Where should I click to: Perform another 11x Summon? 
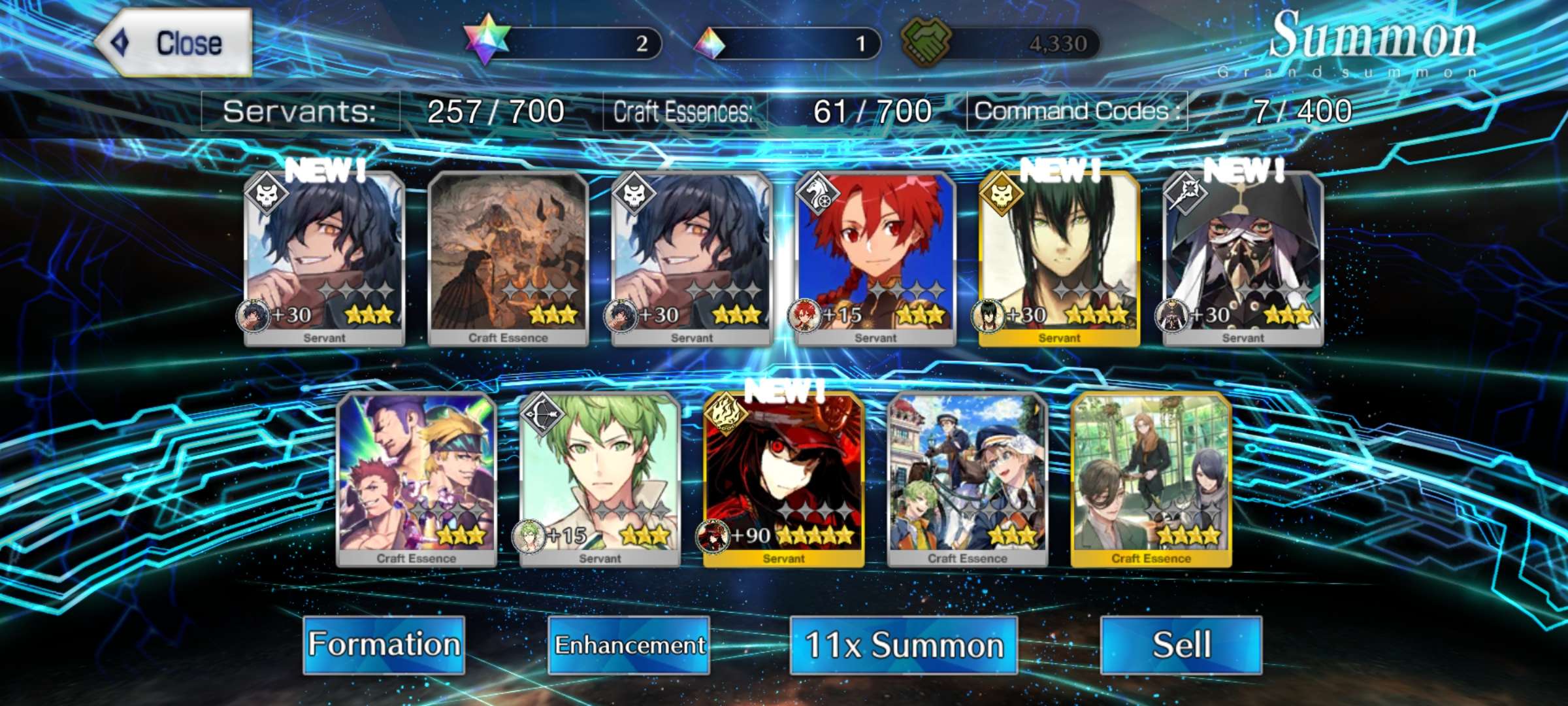coord(904,645)
